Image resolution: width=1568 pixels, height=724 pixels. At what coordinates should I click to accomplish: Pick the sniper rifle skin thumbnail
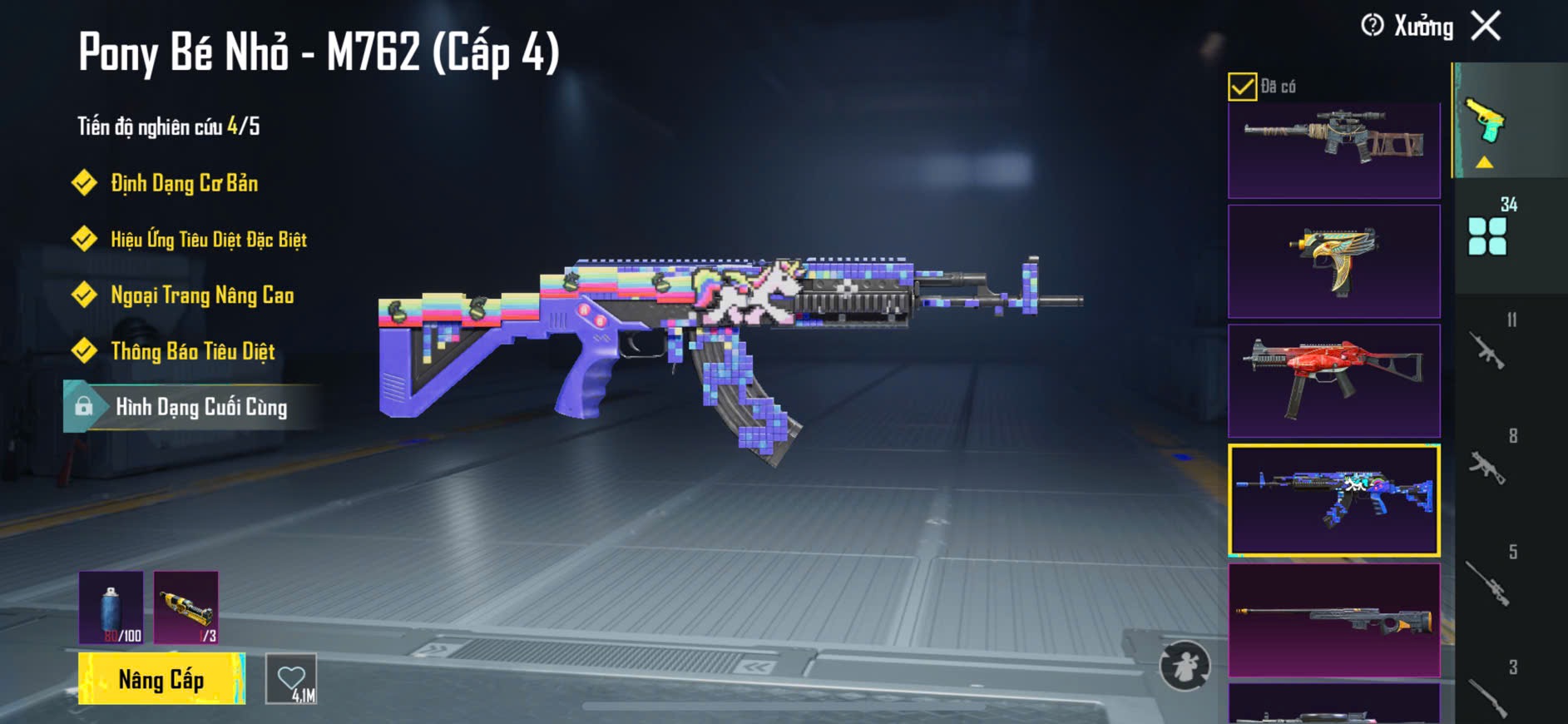[x=1333, y=620]
